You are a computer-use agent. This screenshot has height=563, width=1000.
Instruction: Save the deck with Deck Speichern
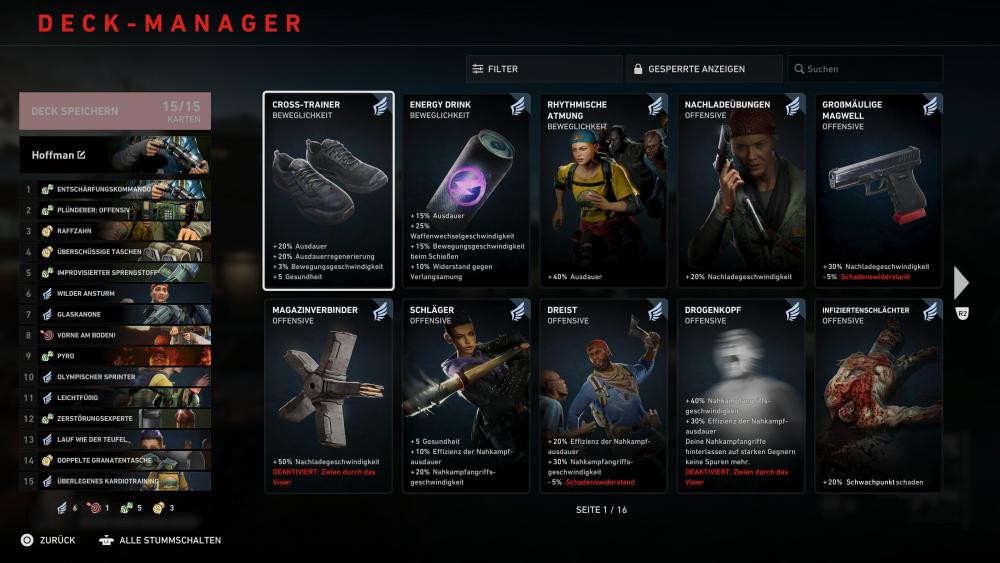click(x=114, y=112)
